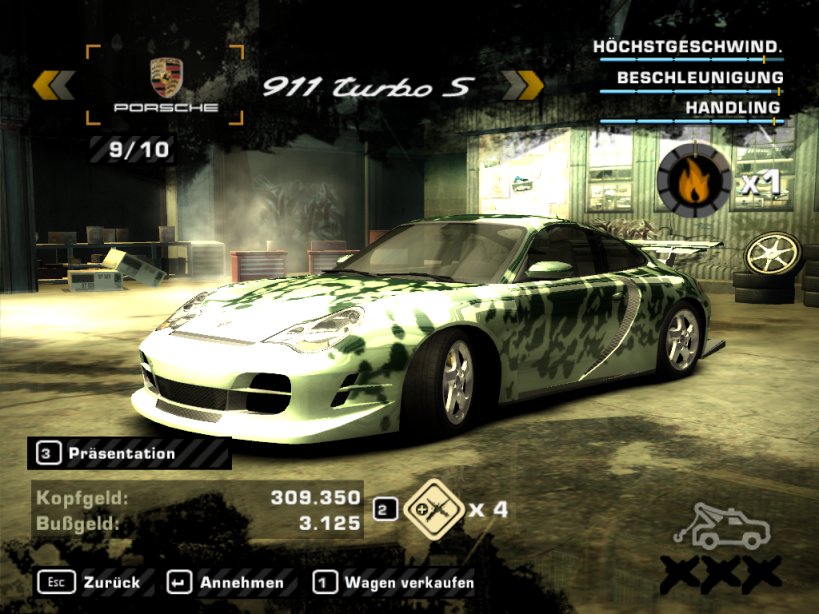Choose Wagen verkaufen to sell car
Screen dimensions: 819x614
pyautogui.click(x=394, y=582)
